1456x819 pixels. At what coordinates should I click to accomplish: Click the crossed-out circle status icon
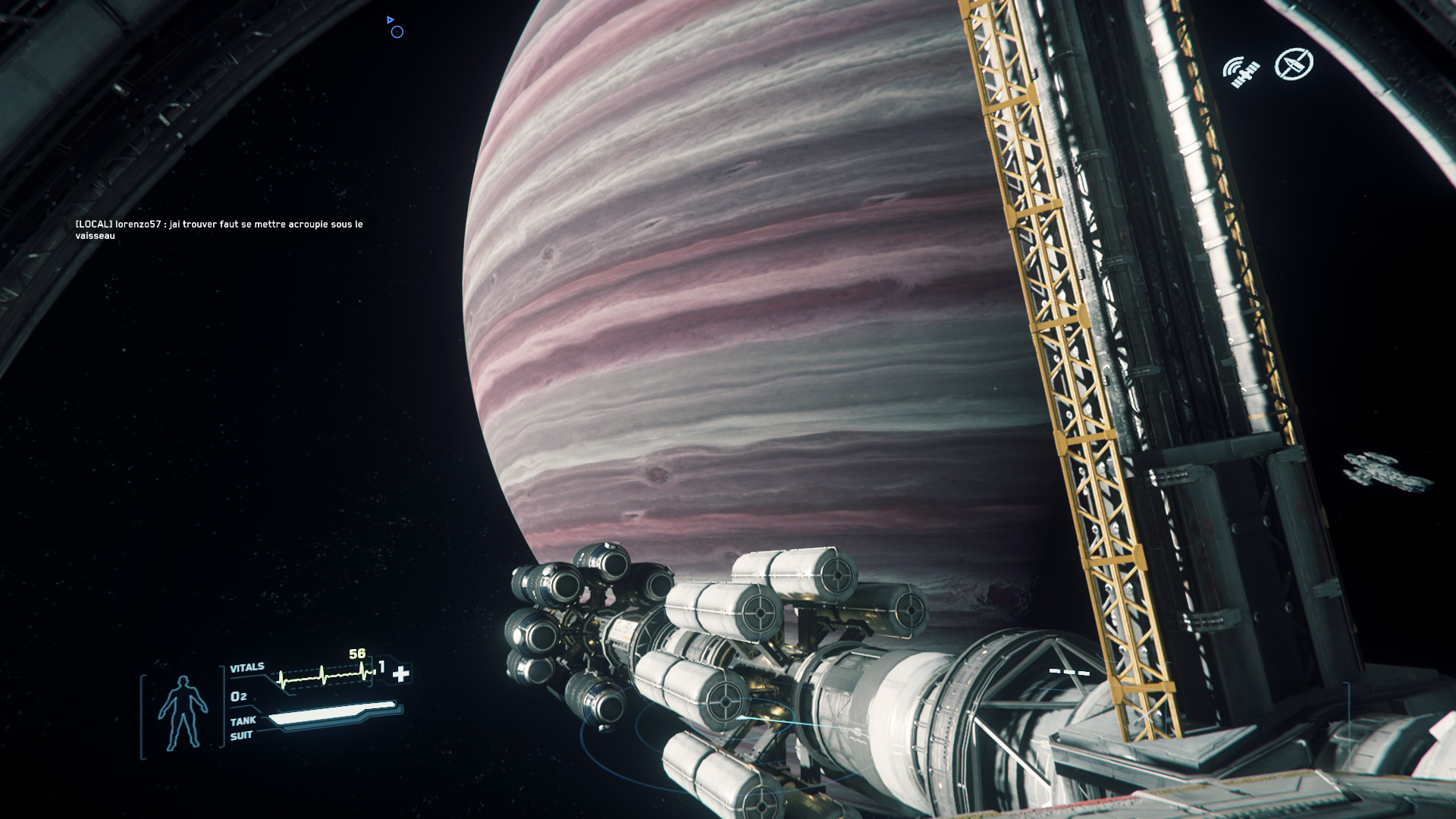tap(1294, 64)
